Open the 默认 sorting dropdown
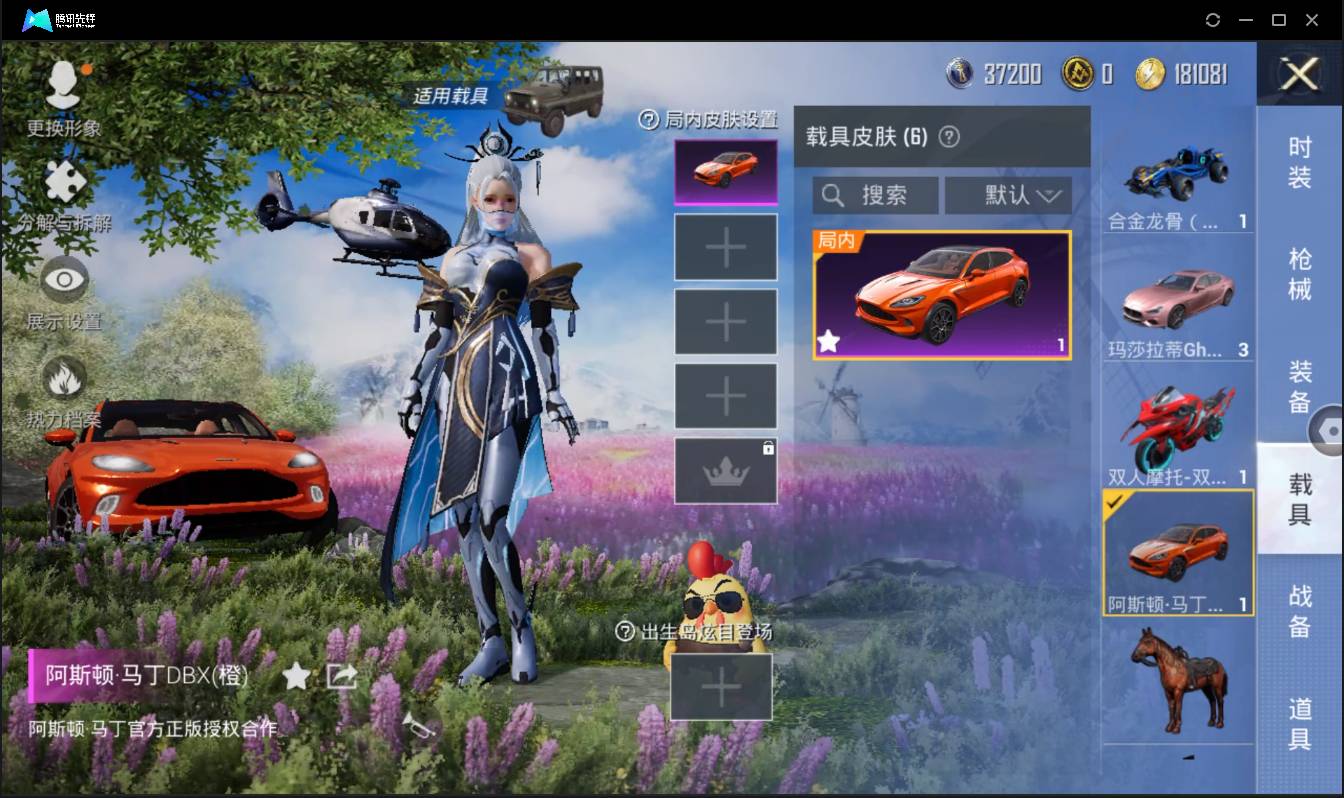 (1008, 195)
